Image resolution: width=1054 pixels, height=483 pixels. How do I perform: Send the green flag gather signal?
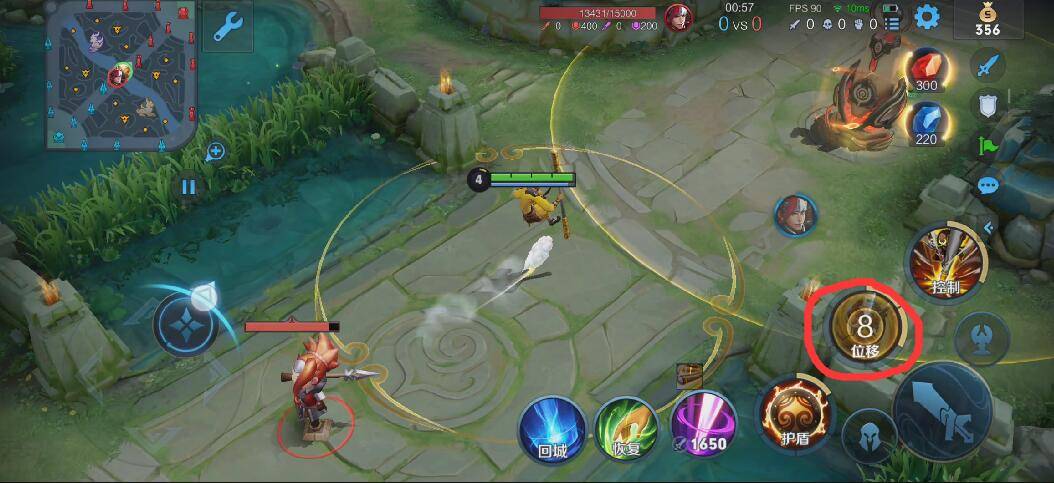pyautogui.click(x=988, y=146)
